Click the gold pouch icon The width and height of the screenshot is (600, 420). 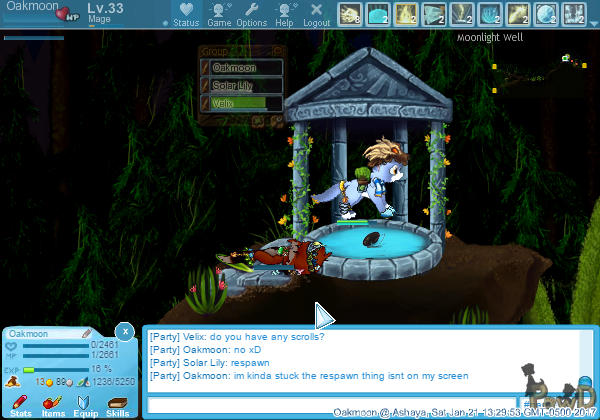click(x=10, y=381)
